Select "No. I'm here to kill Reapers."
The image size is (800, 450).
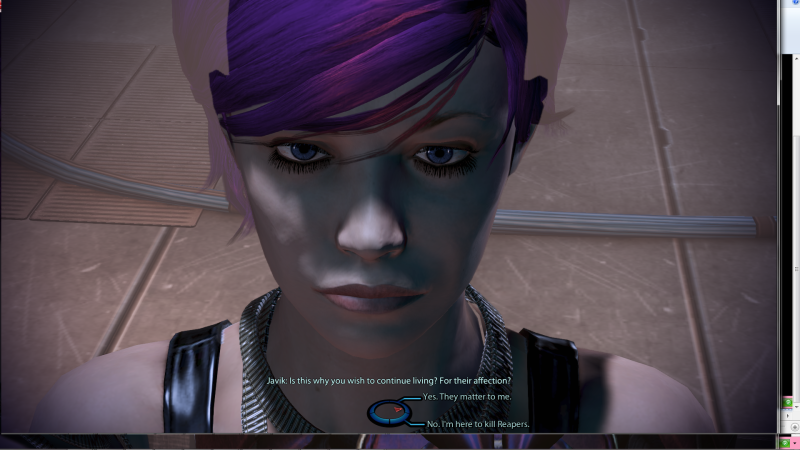(x=477, y=424)
